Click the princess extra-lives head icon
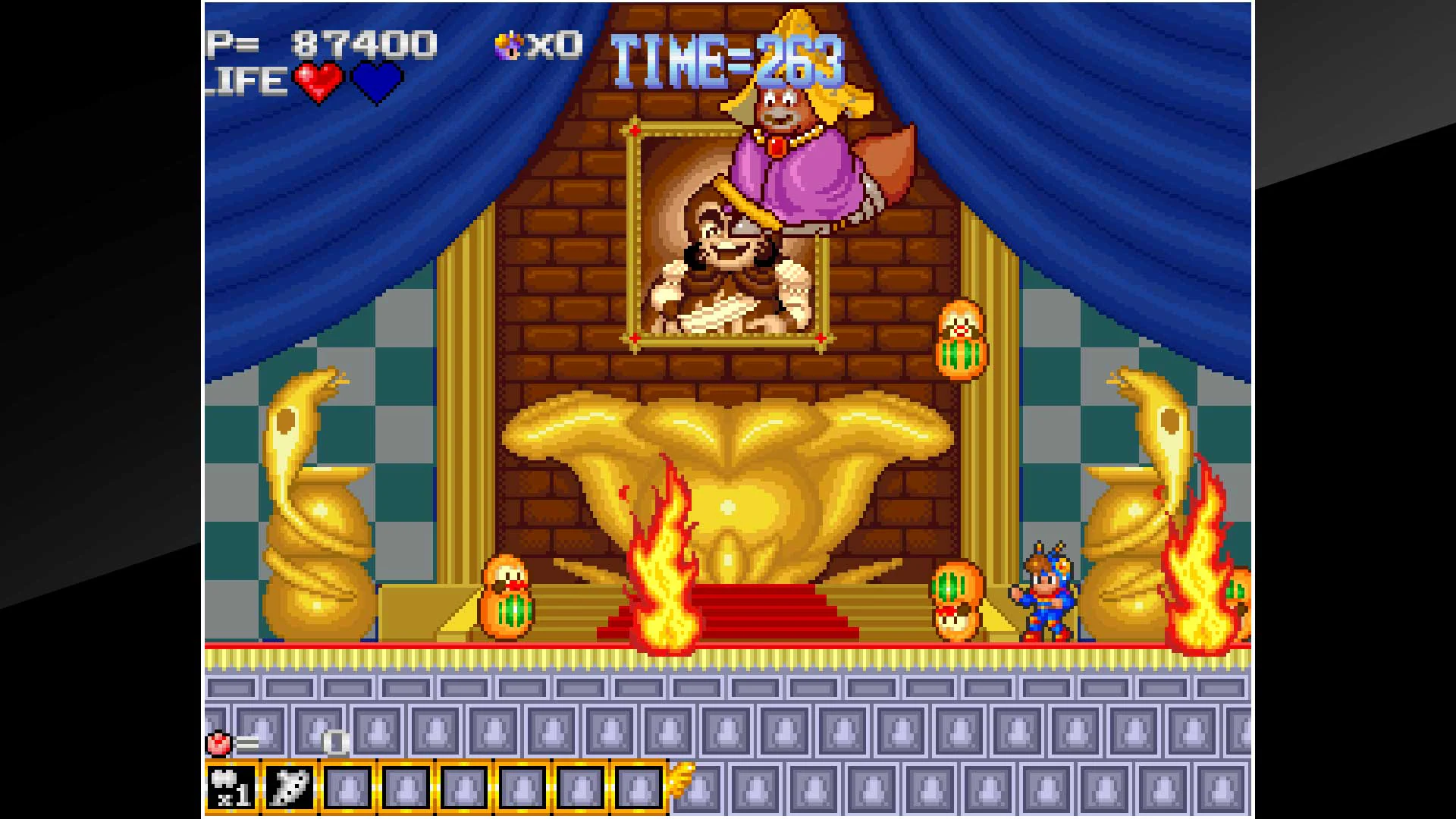1456x819 pixels. (507, 45)
